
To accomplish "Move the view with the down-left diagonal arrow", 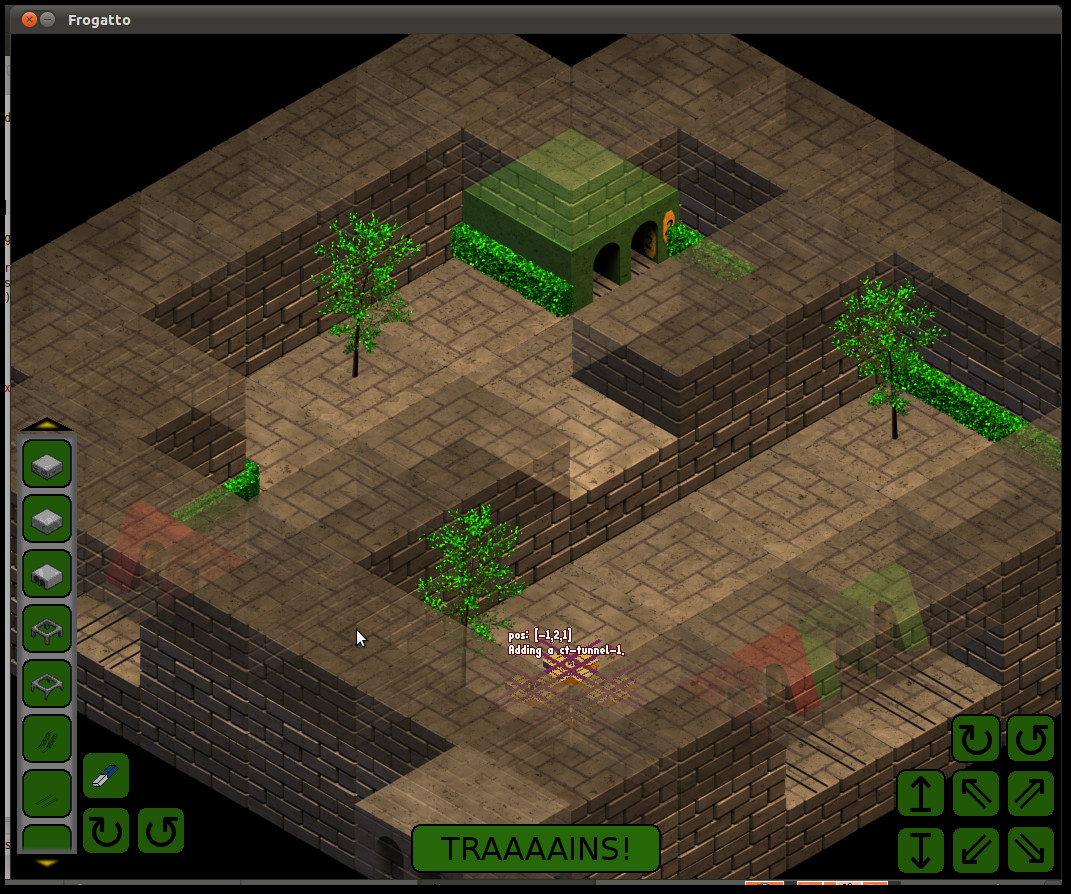I will [x=975, y=850].
